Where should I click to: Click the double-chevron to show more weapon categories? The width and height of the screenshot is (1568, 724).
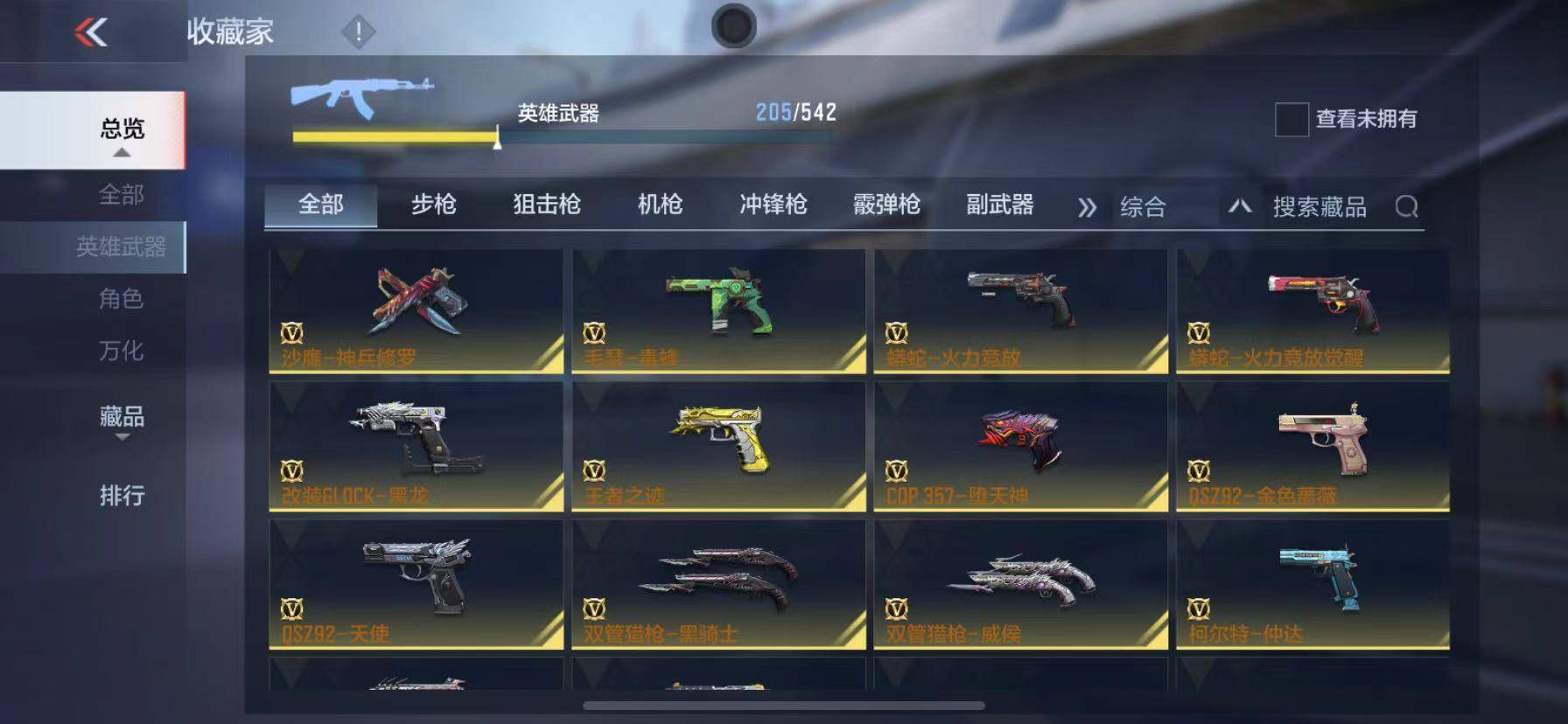(1088, 207)
